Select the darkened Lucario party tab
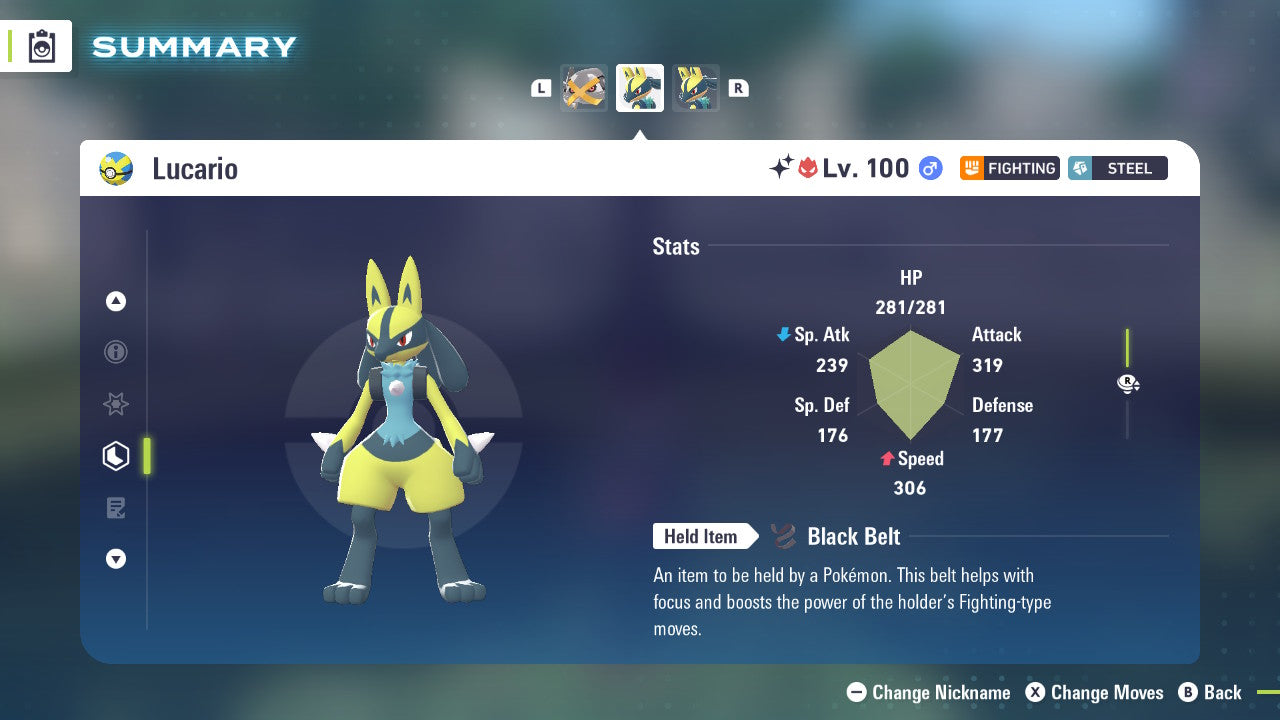This screenshot has width=1280, height=720. (695, 88)
